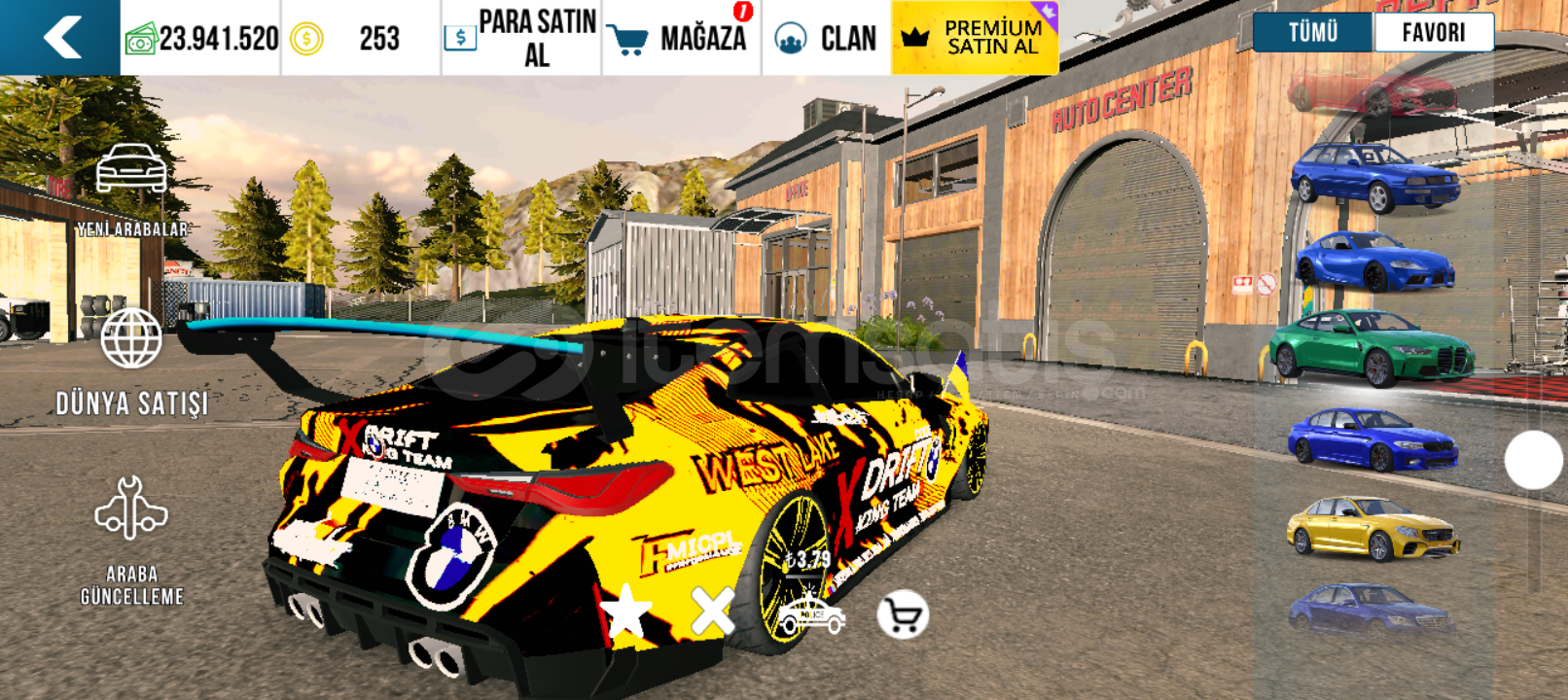Buy Premium with the yellow crown button
The width and height of the screenshot is (1568, 700).
[x=974, y=38]
